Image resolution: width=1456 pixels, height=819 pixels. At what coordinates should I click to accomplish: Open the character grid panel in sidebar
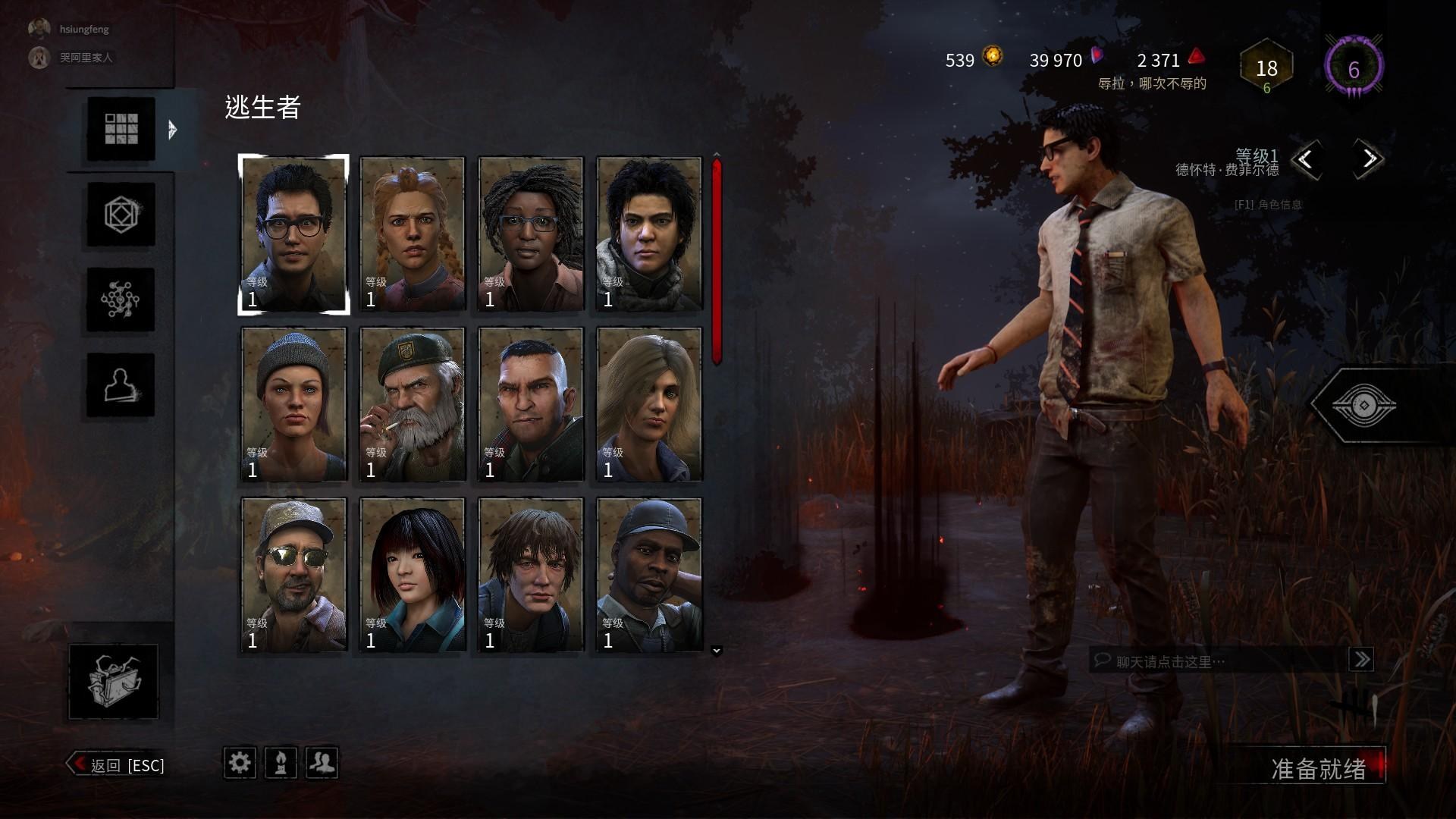pos(119,129)
